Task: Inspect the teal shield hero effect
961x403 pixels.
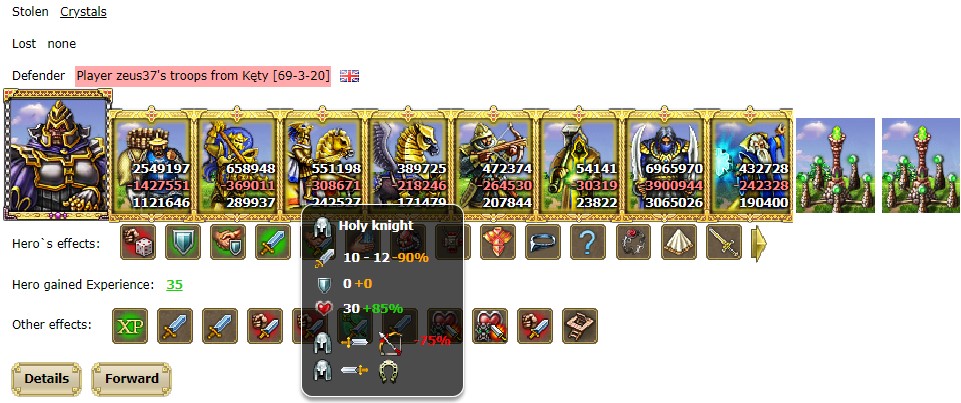Action: click(x=182, y=241)
